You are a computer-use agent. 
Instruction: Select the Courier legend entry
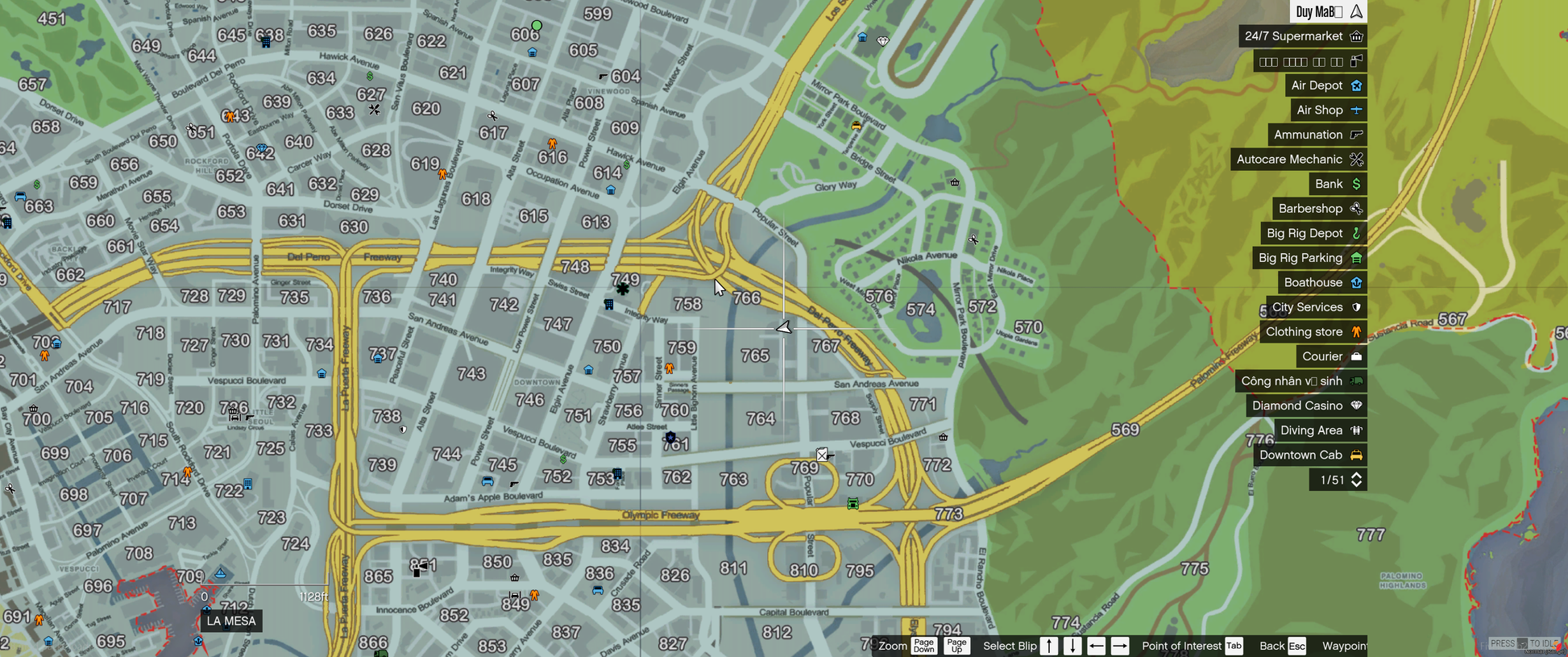(x=1330, y=356)
